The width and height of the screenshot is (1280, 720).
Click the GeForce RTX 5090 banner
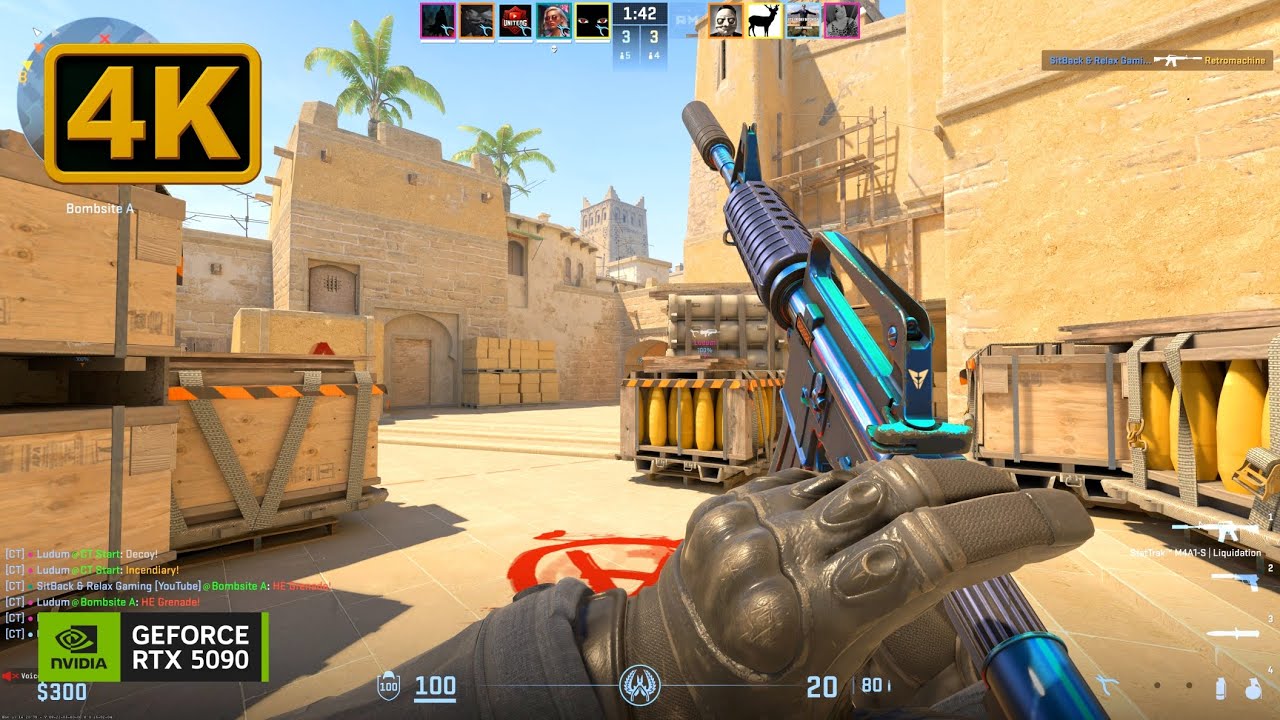(152, 647)
